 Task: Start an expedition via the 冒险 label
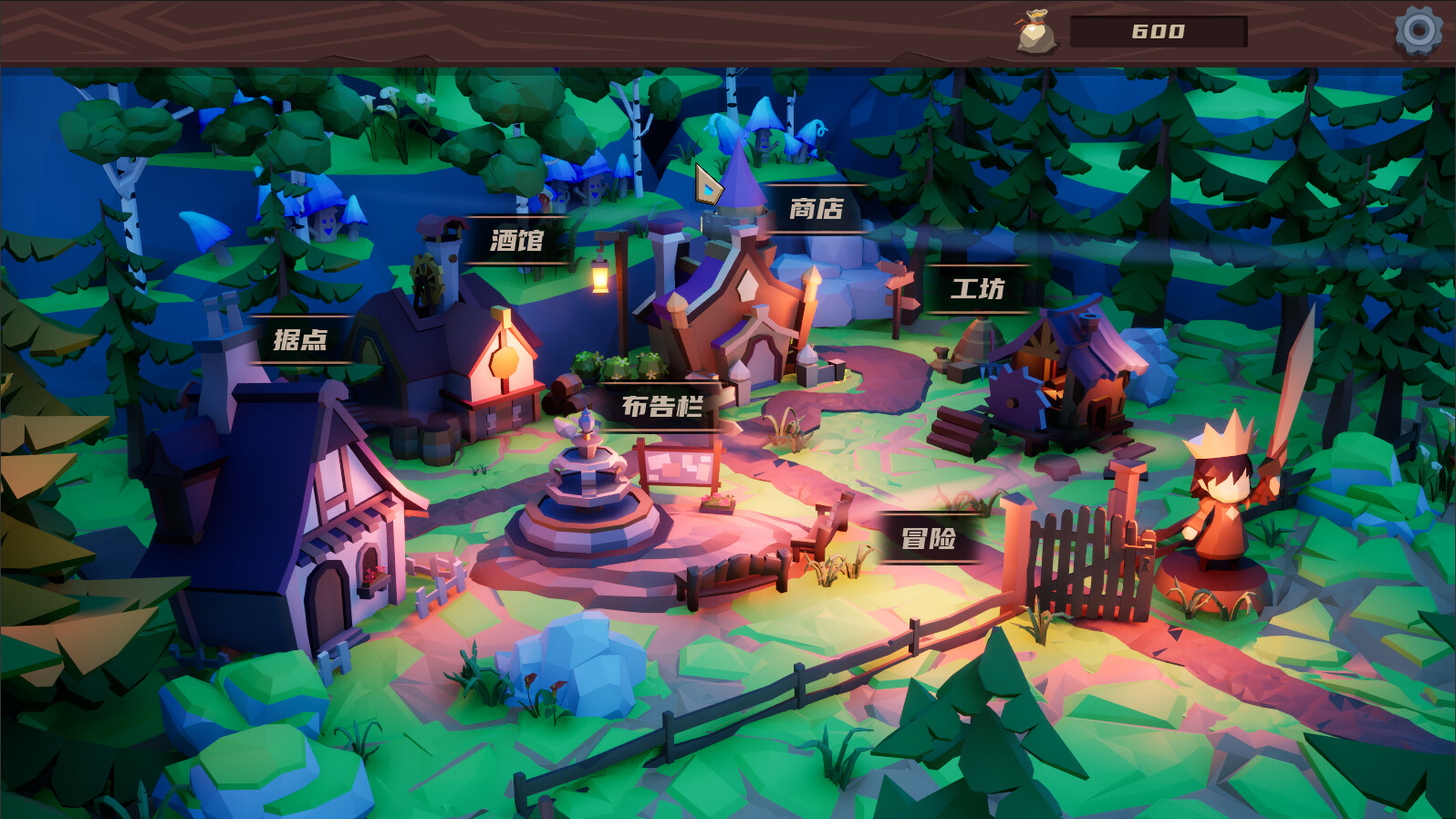929,540
